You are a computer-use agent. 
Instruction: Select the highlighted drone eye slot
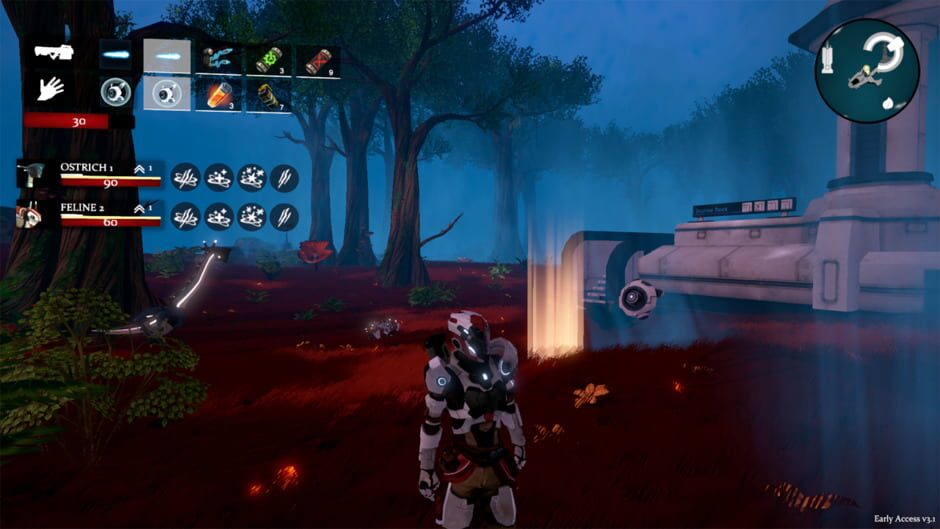[167, 93]
